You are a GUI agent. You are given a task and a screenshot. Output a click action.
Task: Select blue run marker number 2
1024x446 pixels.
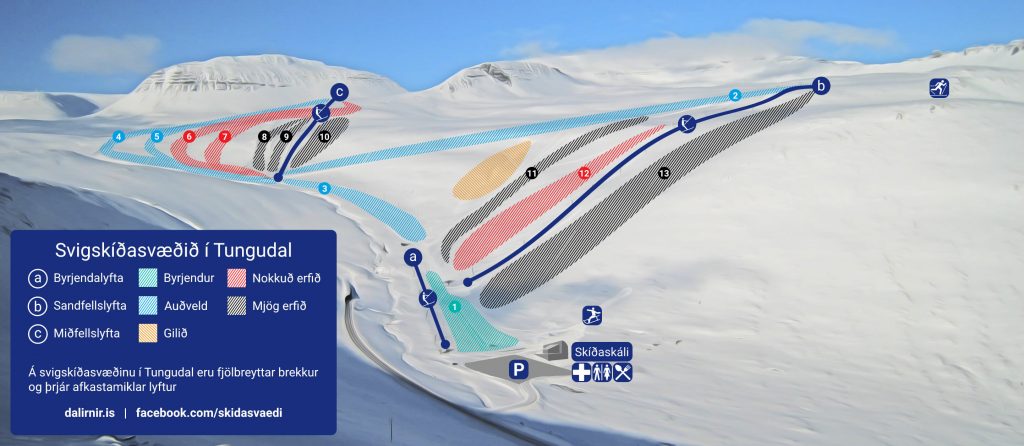735,95
